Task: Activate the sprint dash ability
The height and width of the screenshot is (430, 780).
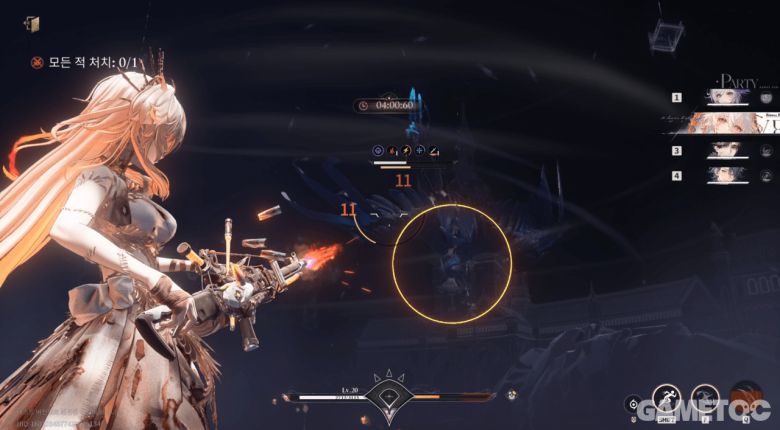Action: (x=665, y=398)
